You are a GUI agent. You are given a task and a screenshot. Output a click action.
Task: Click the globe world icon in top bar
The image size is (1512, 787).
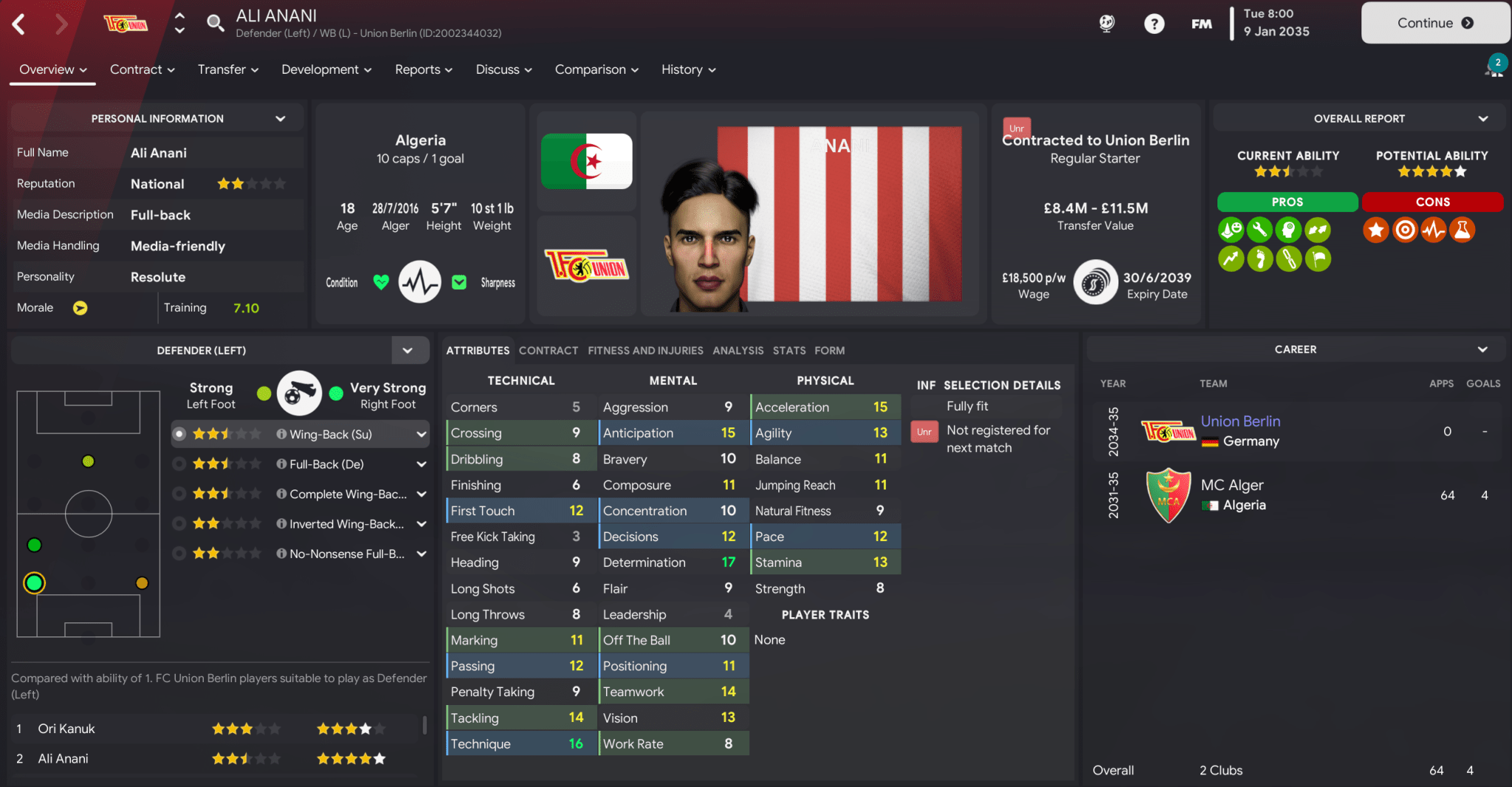click(1106, 23)
